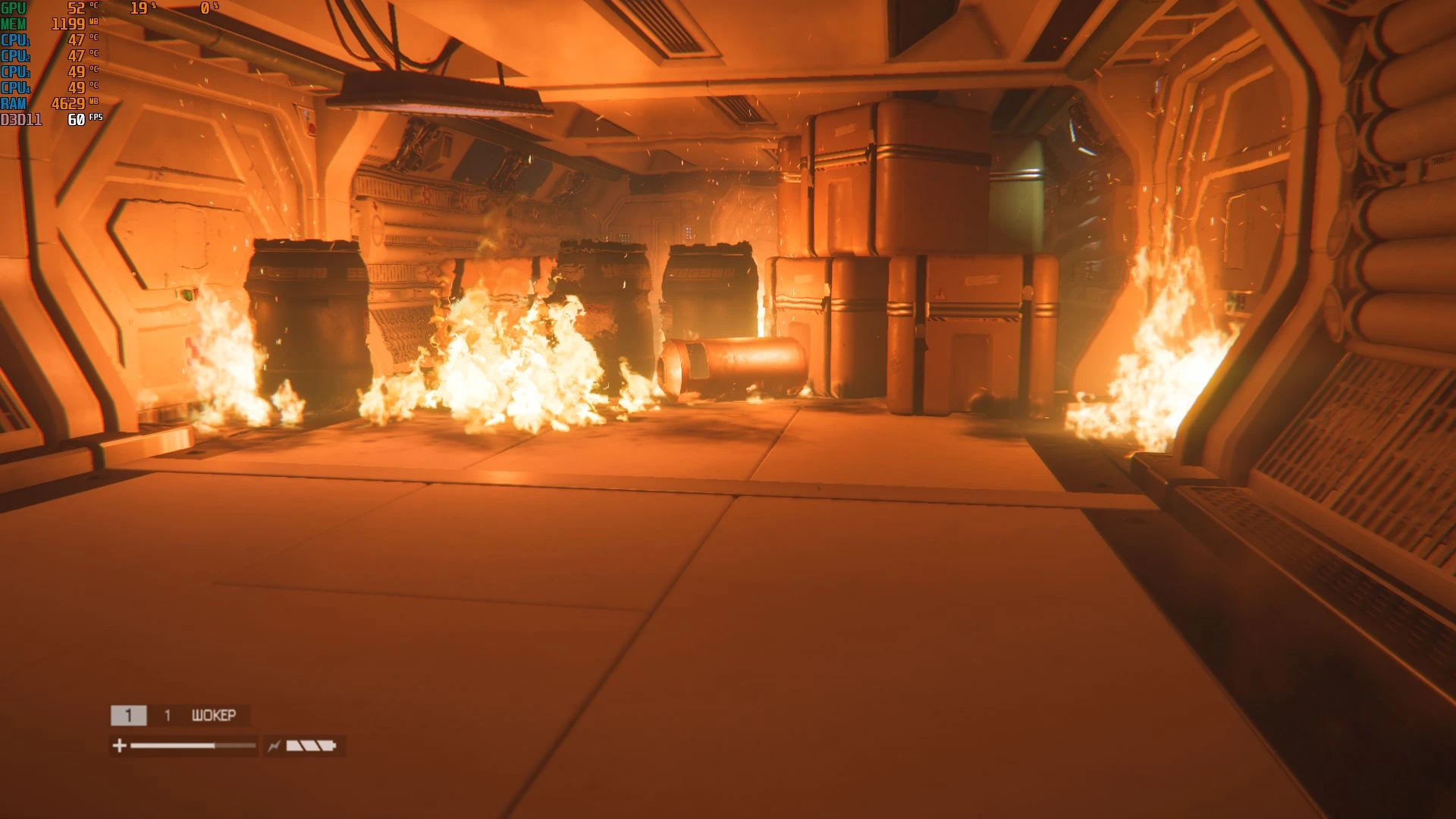Click the 60 FPS counter value

tap(76, 119)
